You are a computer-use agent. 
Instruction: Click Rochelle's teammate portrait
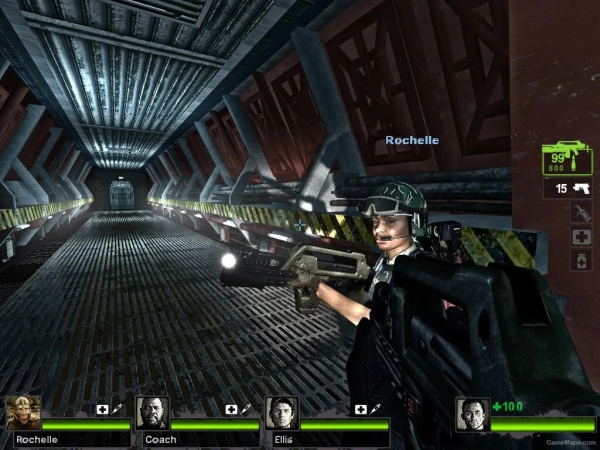click(x=23, y=413)
